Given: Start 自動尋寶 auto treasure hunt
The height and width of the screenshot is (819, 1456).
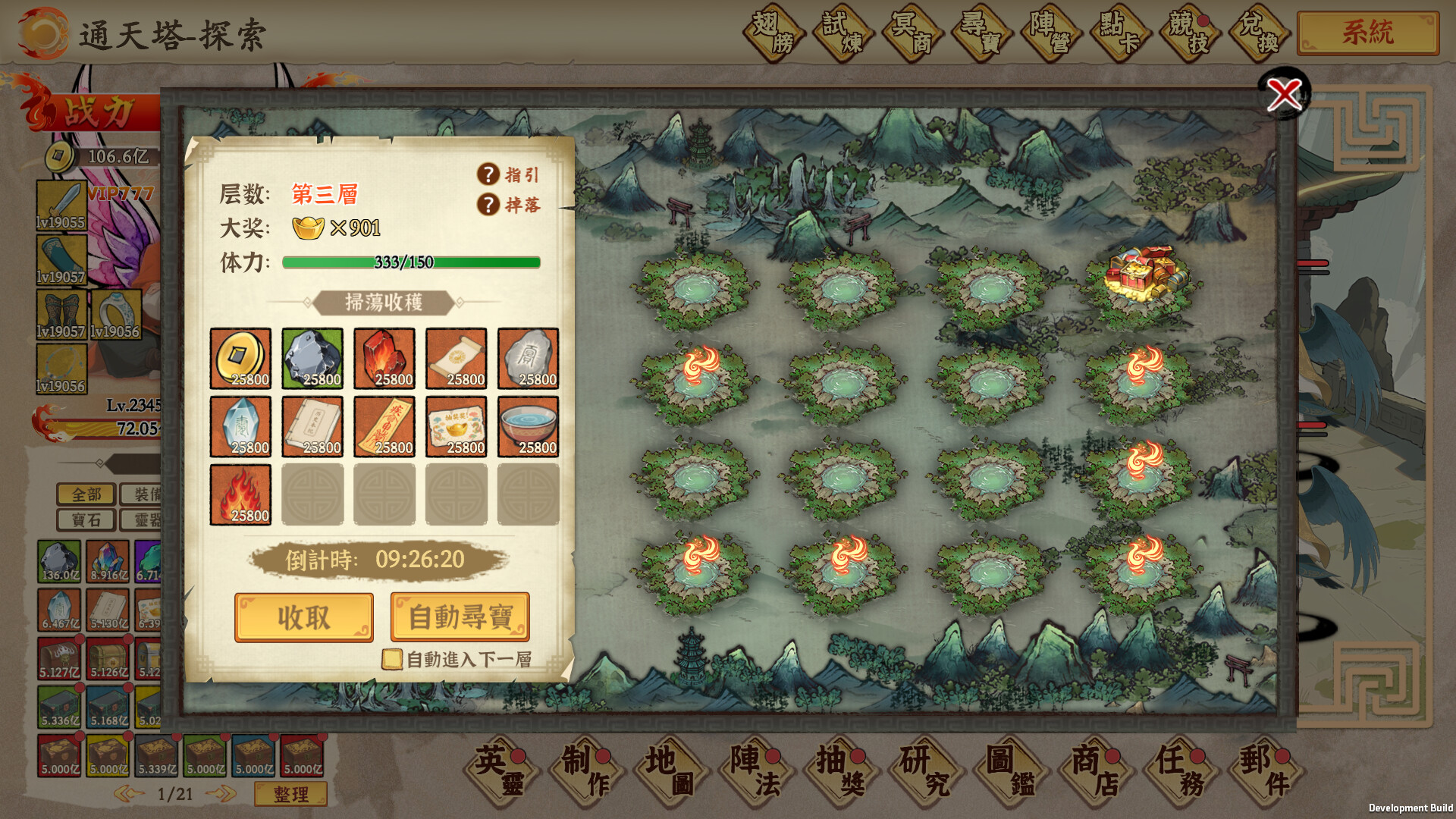Looking at the screenshot, I should click(x=460, y=617).
